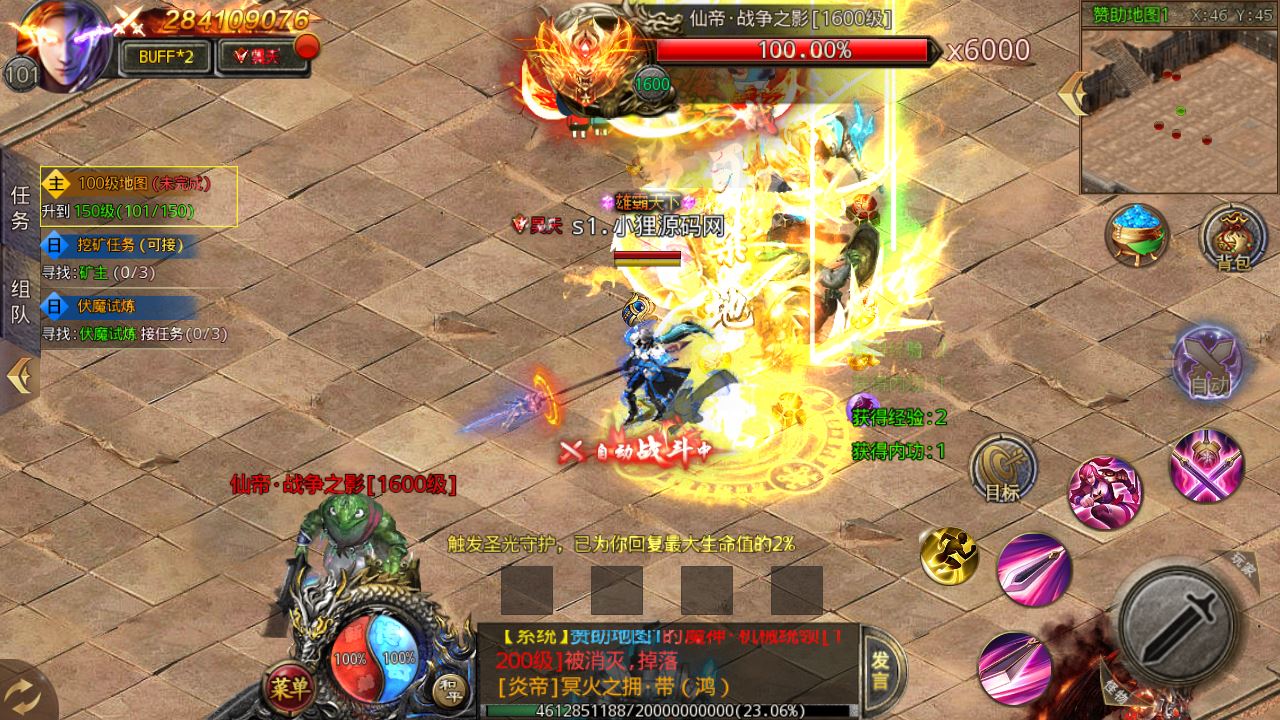Screen dimensions: 1280x720
Task: Switch to the 组队 team tab
Action: point(20,302)
